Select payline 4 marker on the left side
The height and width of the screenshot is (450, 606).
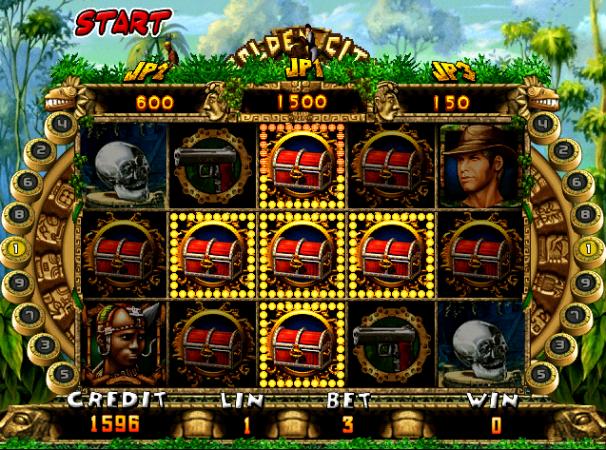[62, 125]
